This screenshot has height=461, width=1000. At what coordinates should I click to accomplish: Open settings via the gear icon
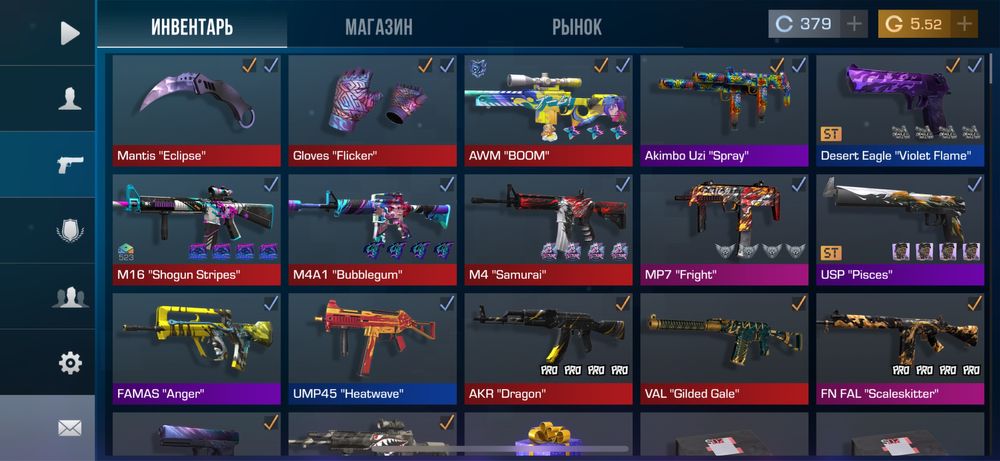[69, 363]
